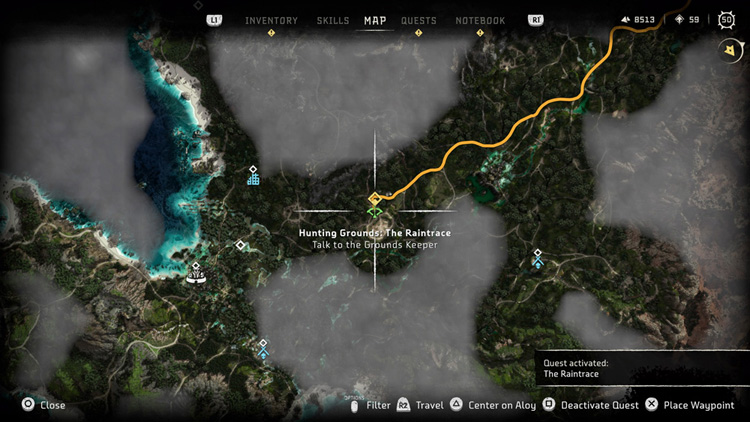Choose the Close option
The image size is (750, 422).
pyautogui.click(x=44, y=405)
